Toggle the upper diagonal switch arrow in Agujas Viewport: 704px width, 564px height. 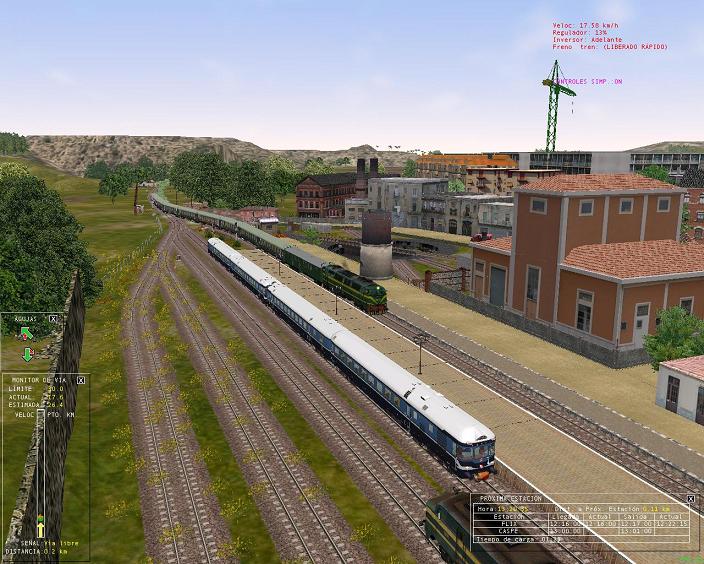(x=27, y=334)
